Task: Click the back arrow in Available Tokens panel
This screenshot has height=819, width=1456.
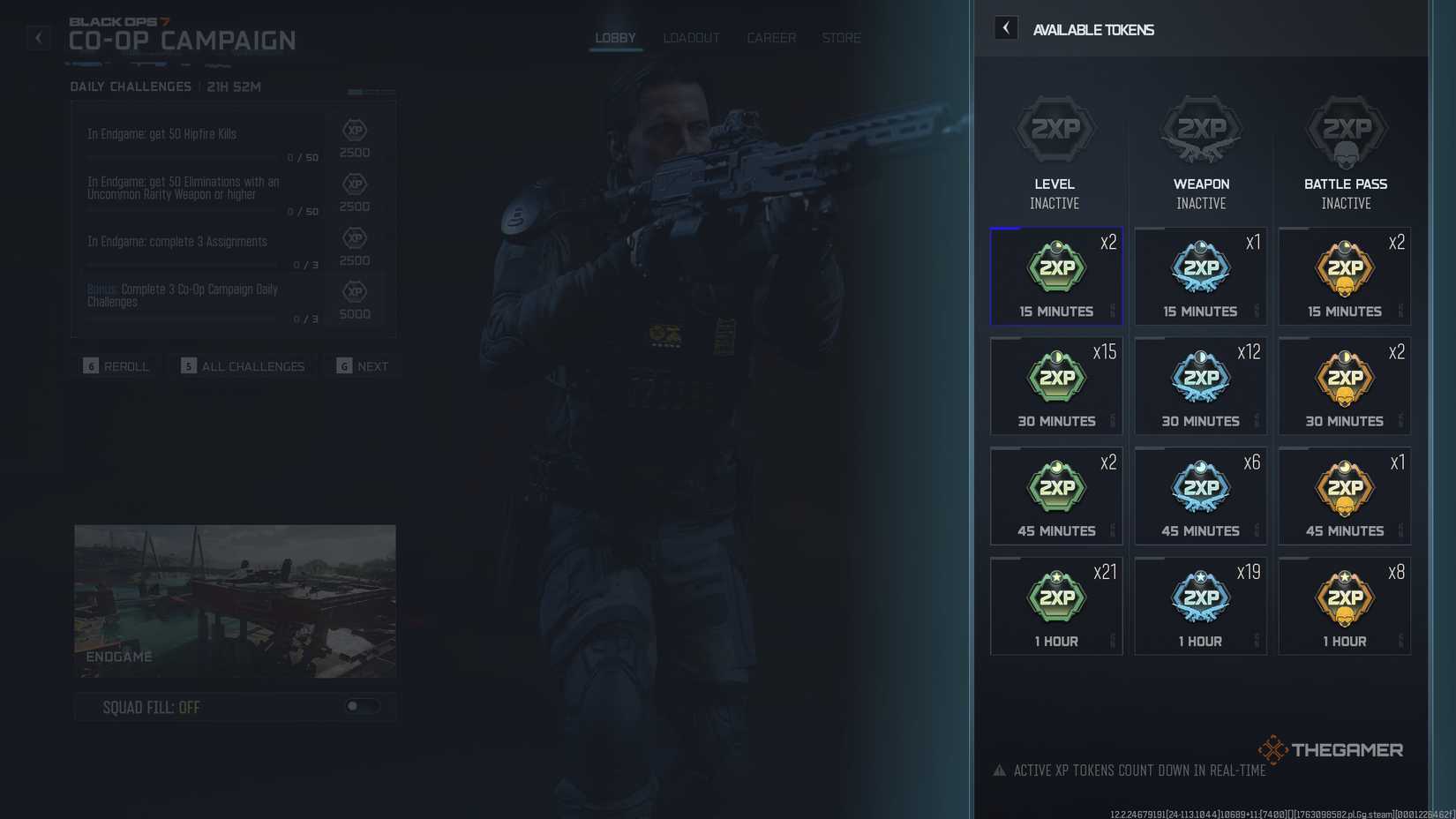Action: (x=1005, y=27)
